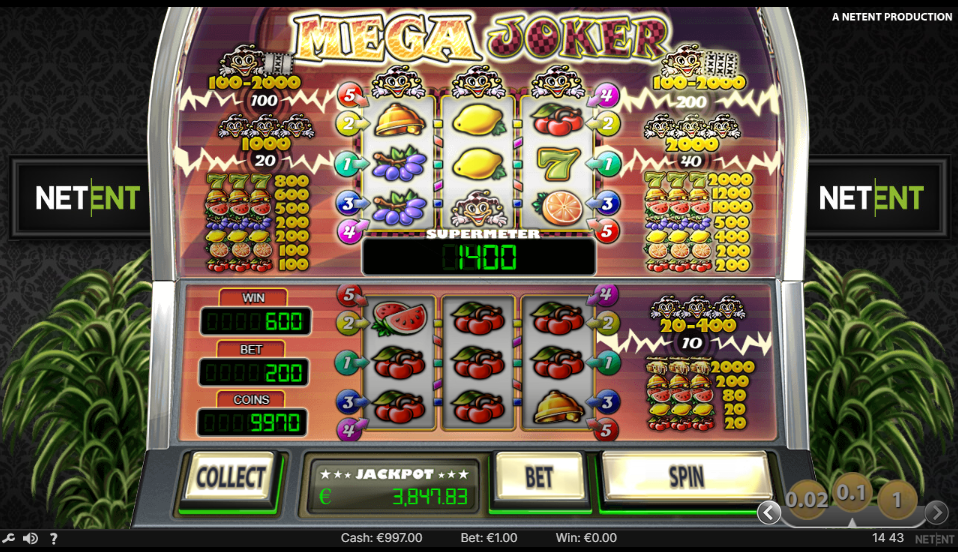Viewport: 958px width, 552px height.
Task: Select the 1 coin value
Action: [897, 498]
